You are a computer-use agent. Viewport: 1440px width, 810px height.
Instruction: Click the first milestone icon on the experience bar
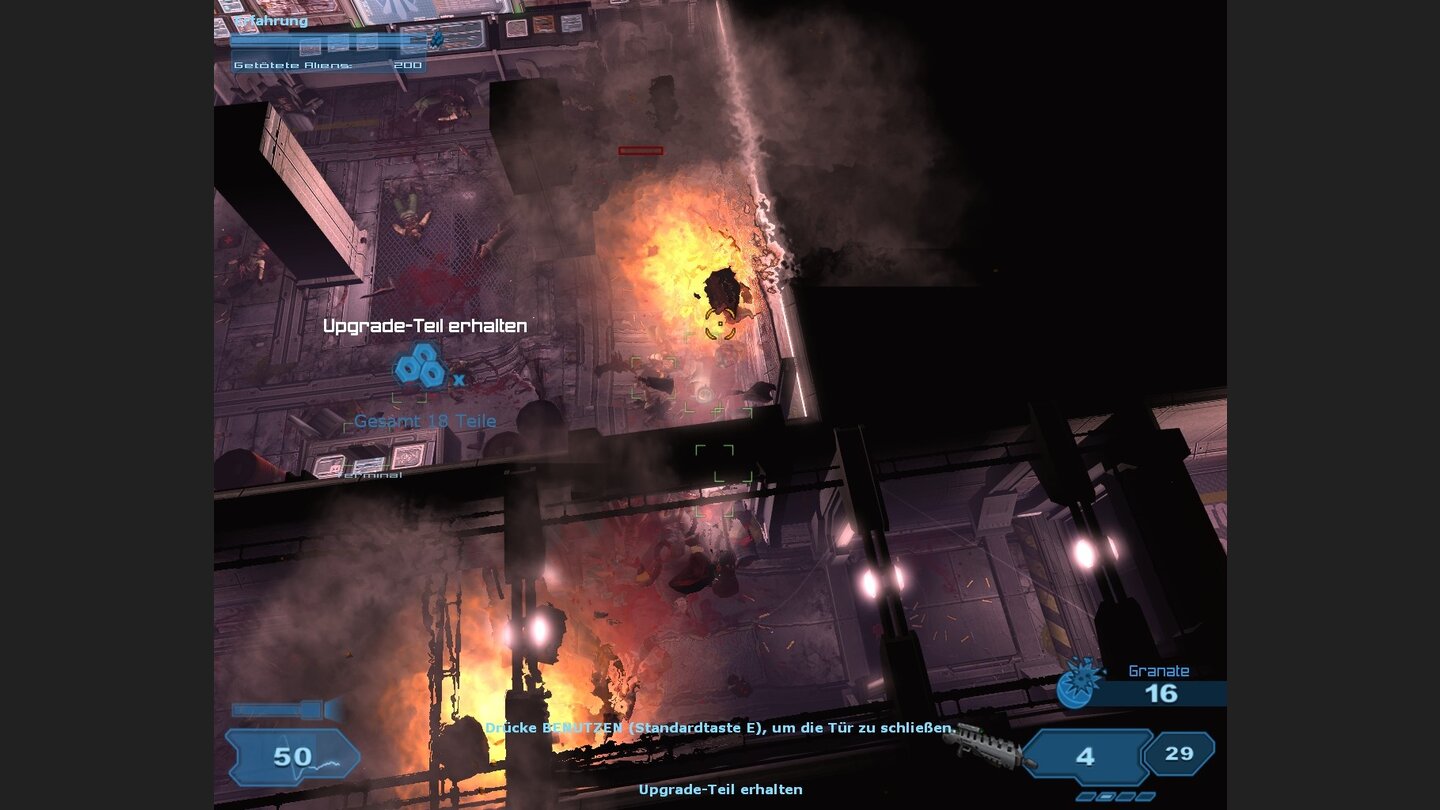[310, 46]
